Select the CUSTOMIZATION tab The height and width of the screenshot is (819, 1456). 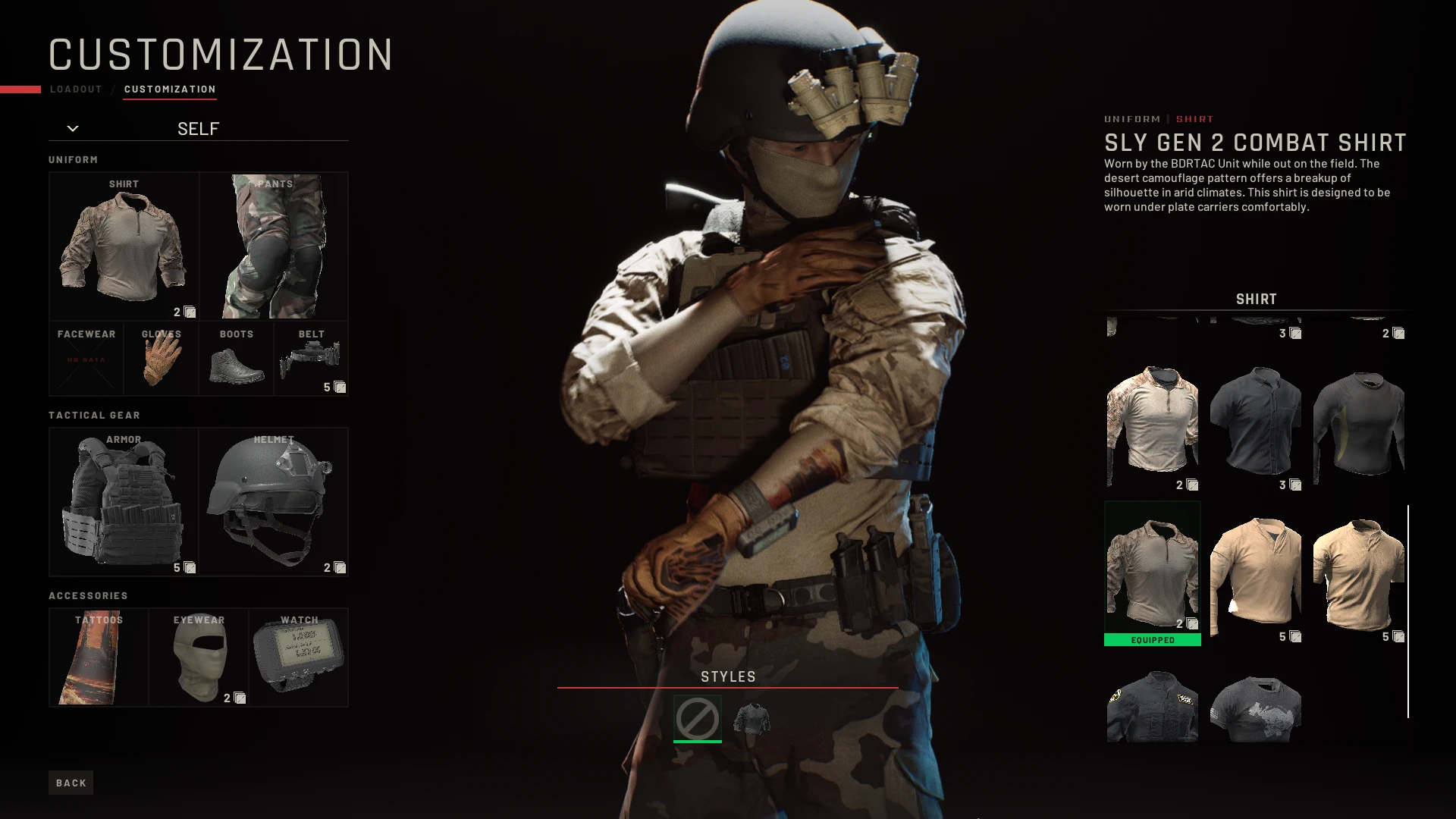[x=170, y=89]
